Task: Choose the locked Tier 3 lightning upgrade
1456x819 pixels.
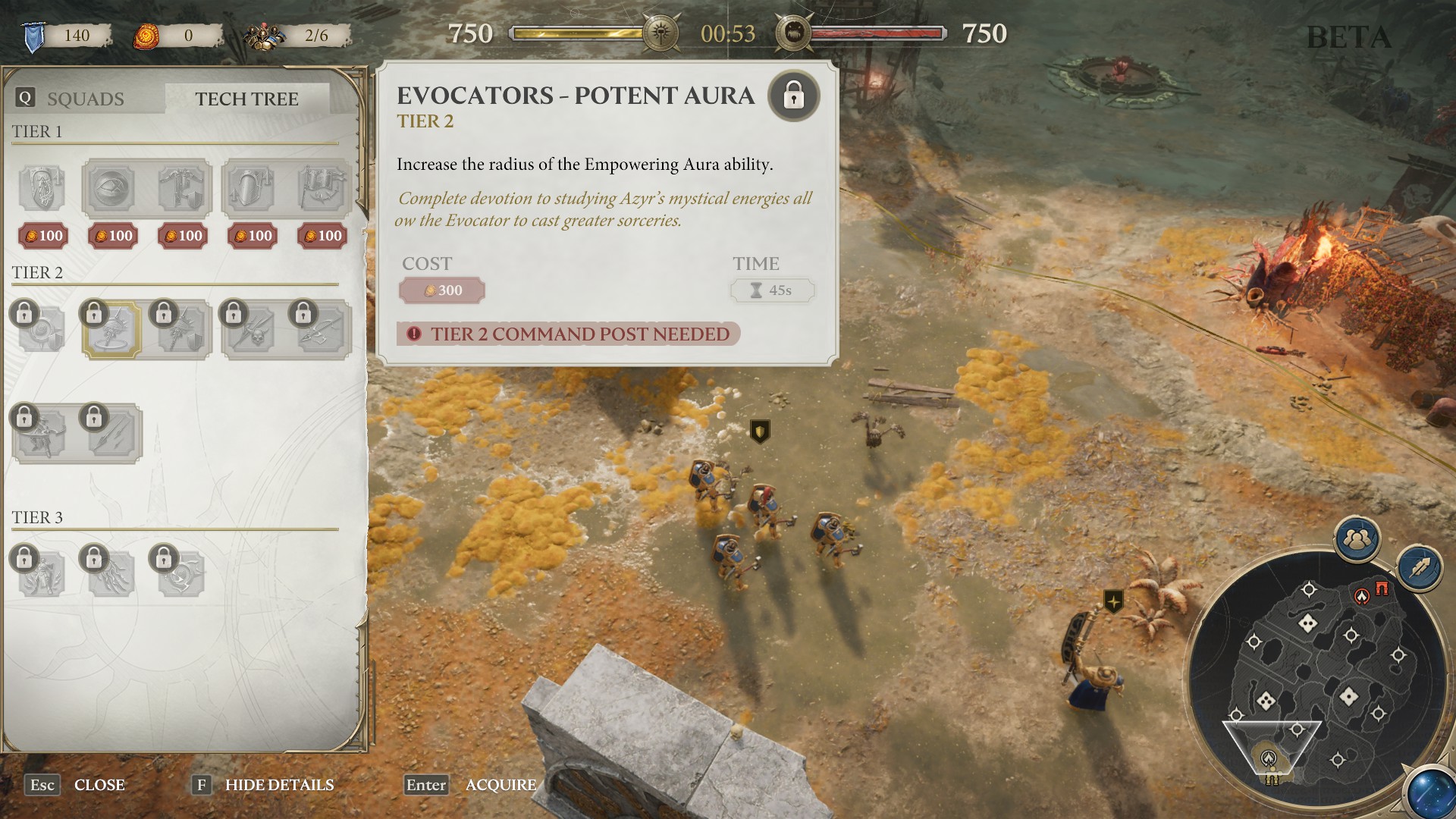Action: 111,574
